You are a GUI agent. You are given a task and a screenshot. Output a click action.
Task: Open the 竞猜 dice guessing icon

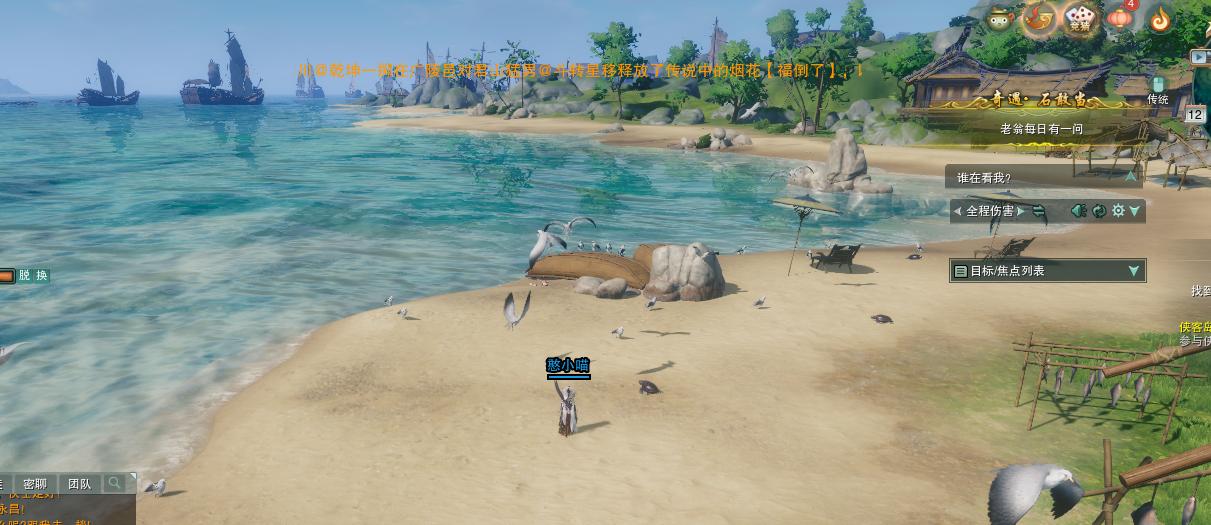(x=1080, y=17)
